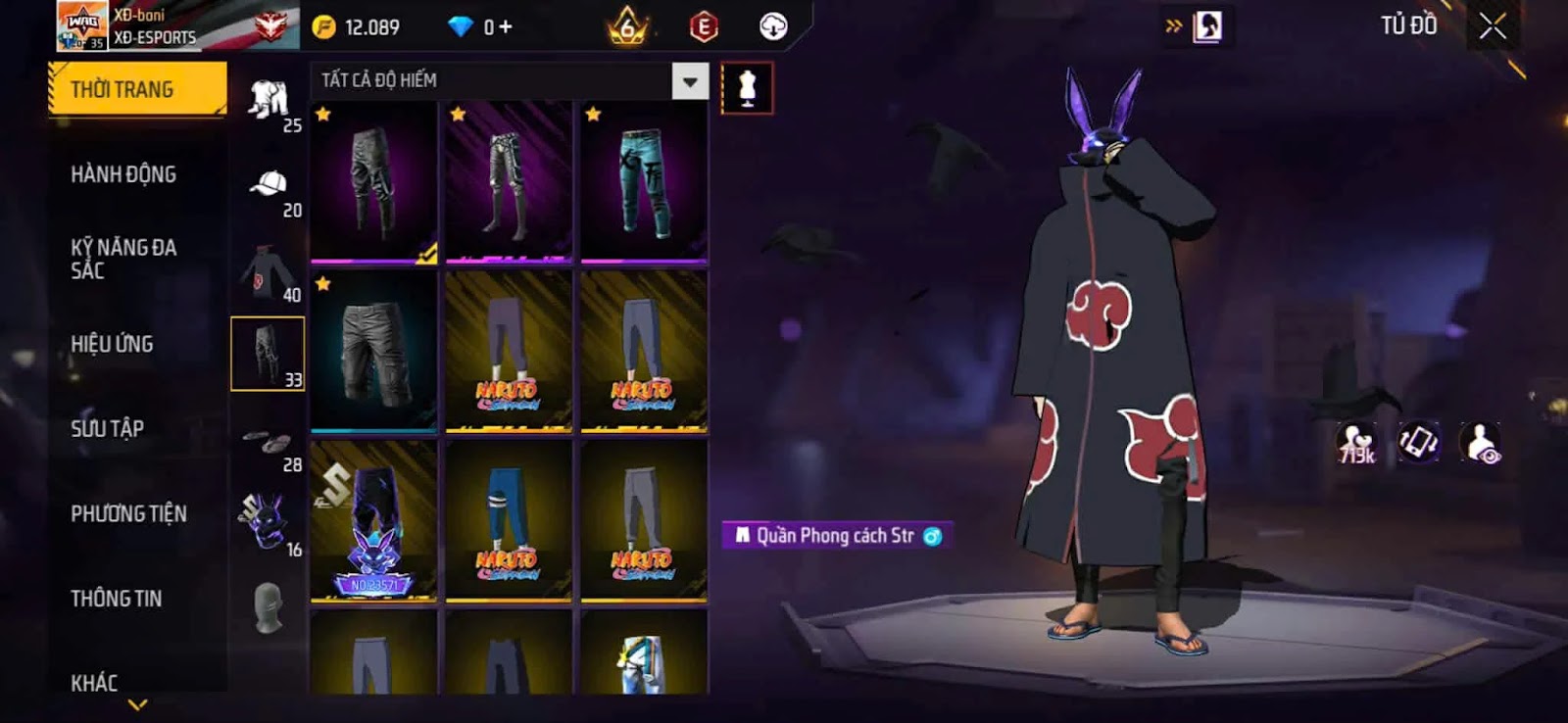Pick the black cargo shorts item

[x=373, y=351]
